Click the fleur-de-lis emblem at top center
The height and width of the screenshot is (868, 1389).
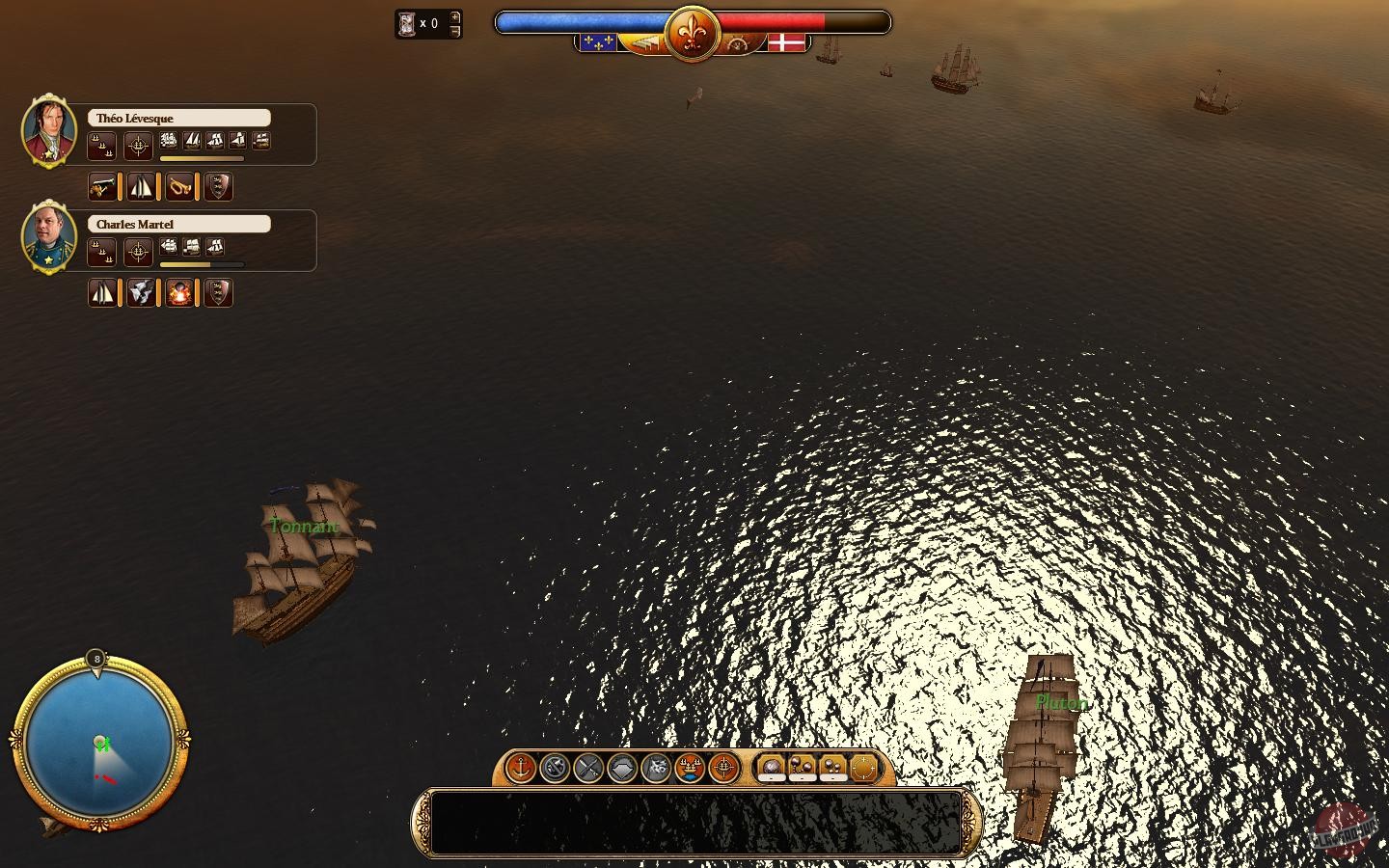coord(693,32)
